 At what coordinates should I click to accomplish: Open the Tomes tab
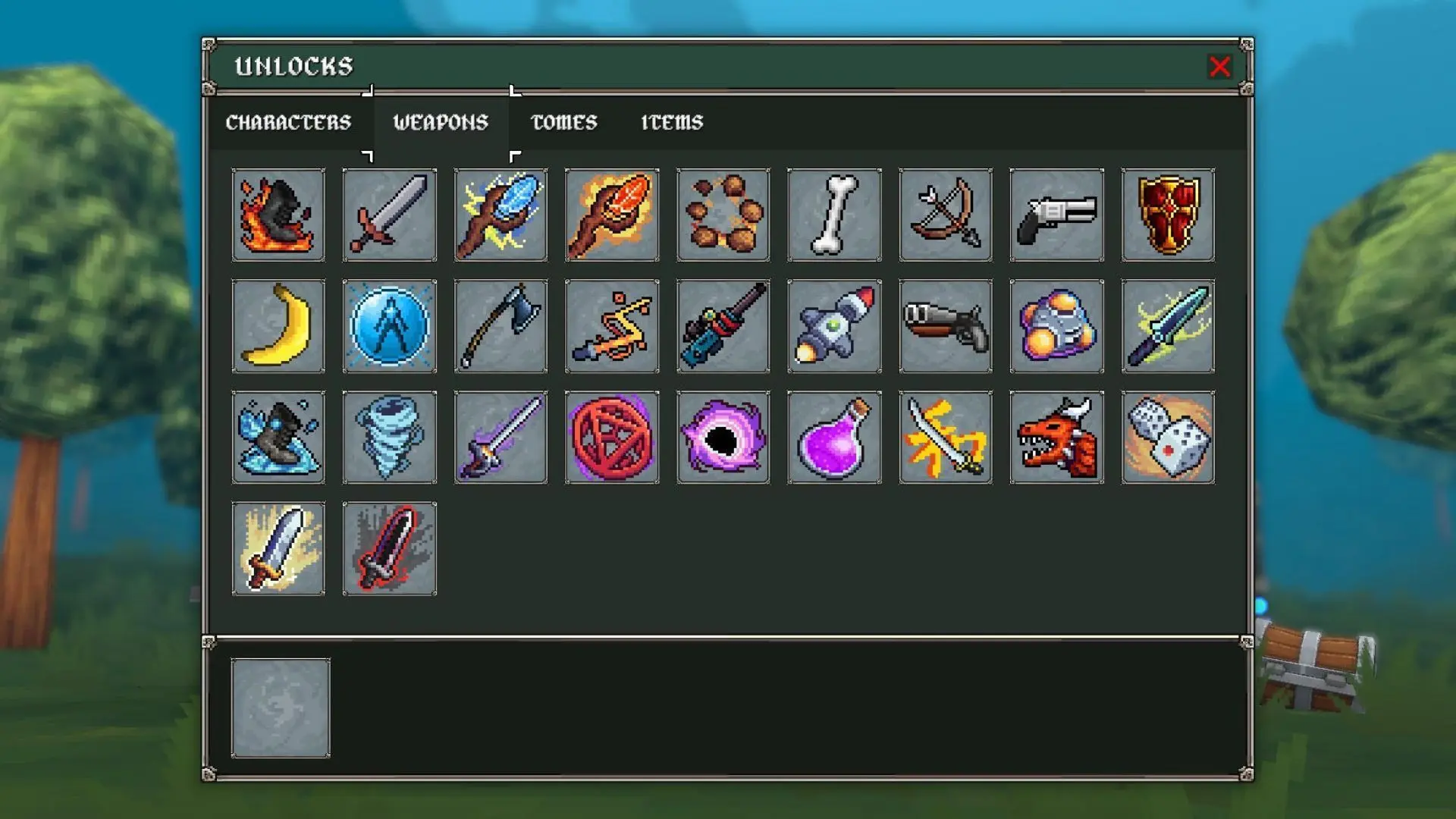(565, 121)
